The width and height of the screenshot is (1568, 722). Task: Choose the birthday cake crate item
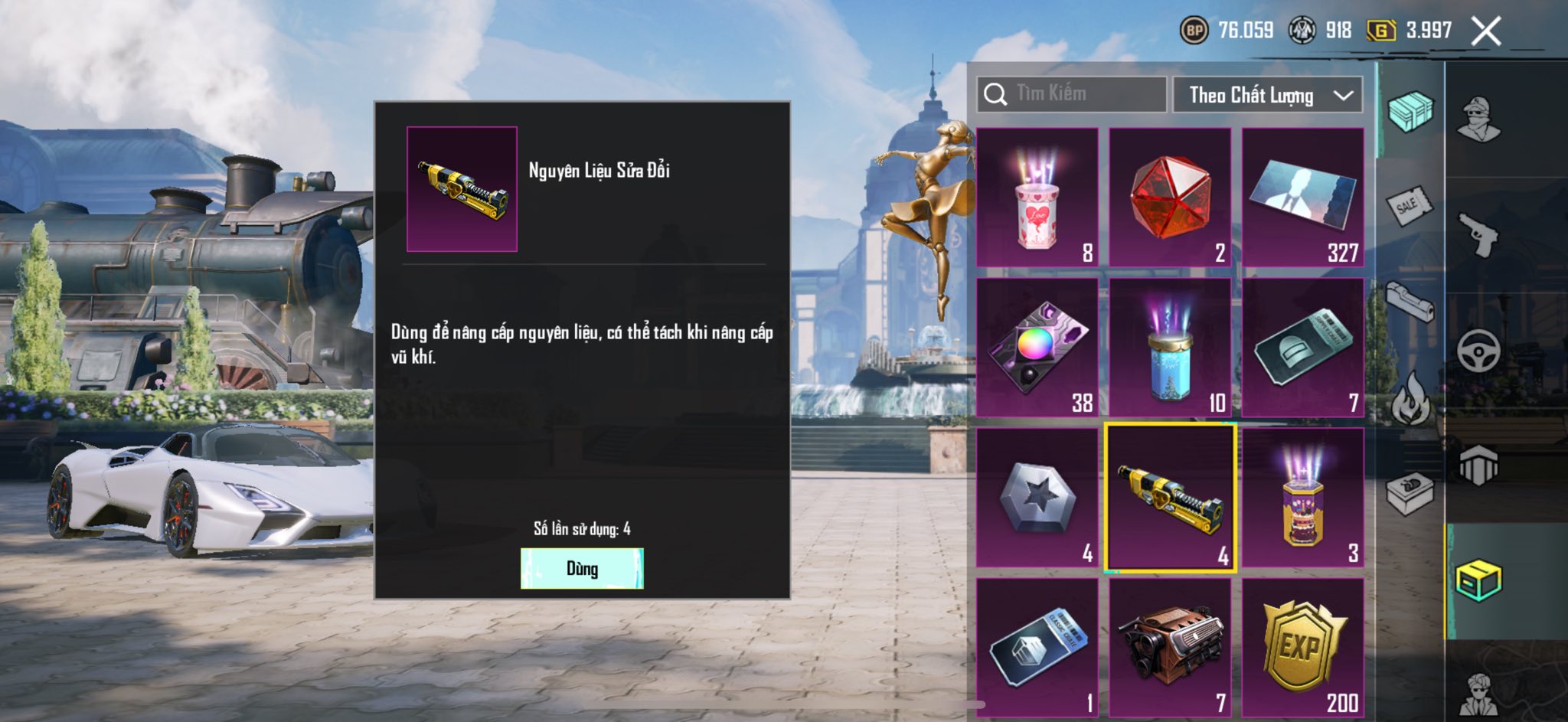coord(1302,498)
